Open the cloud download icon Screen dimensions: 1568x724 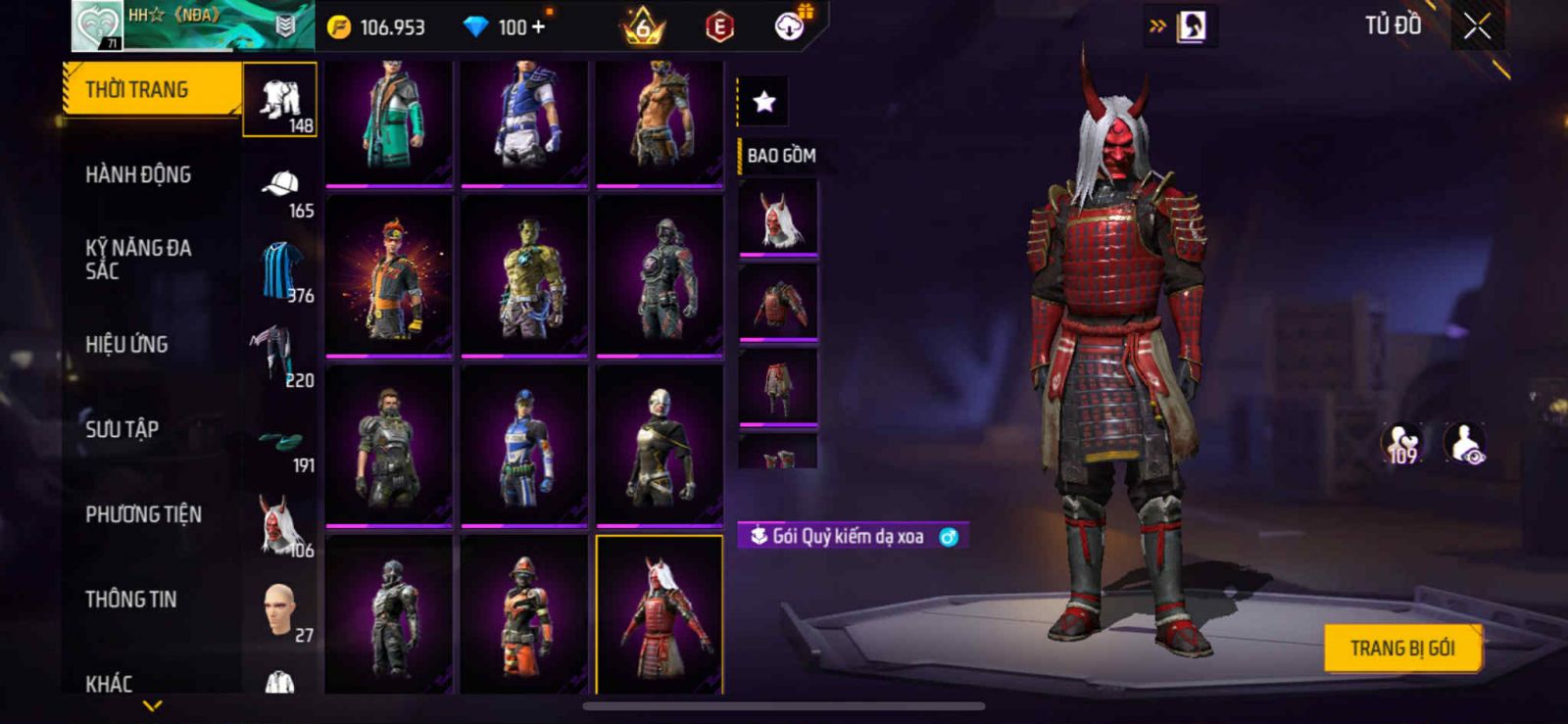(789, 26)
